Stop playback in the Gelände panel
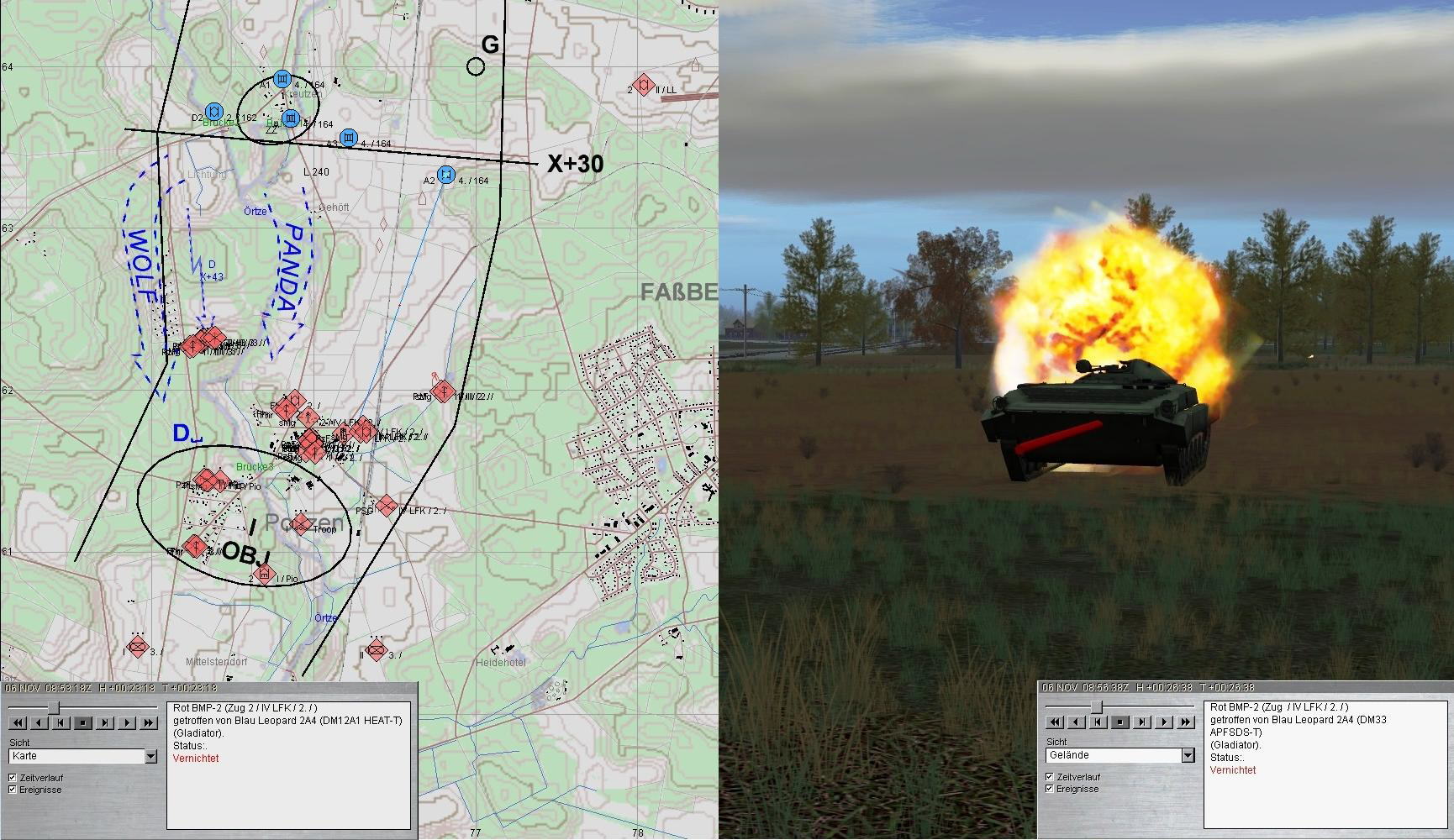This screenshot has height=840, width=1454. 1119,722
